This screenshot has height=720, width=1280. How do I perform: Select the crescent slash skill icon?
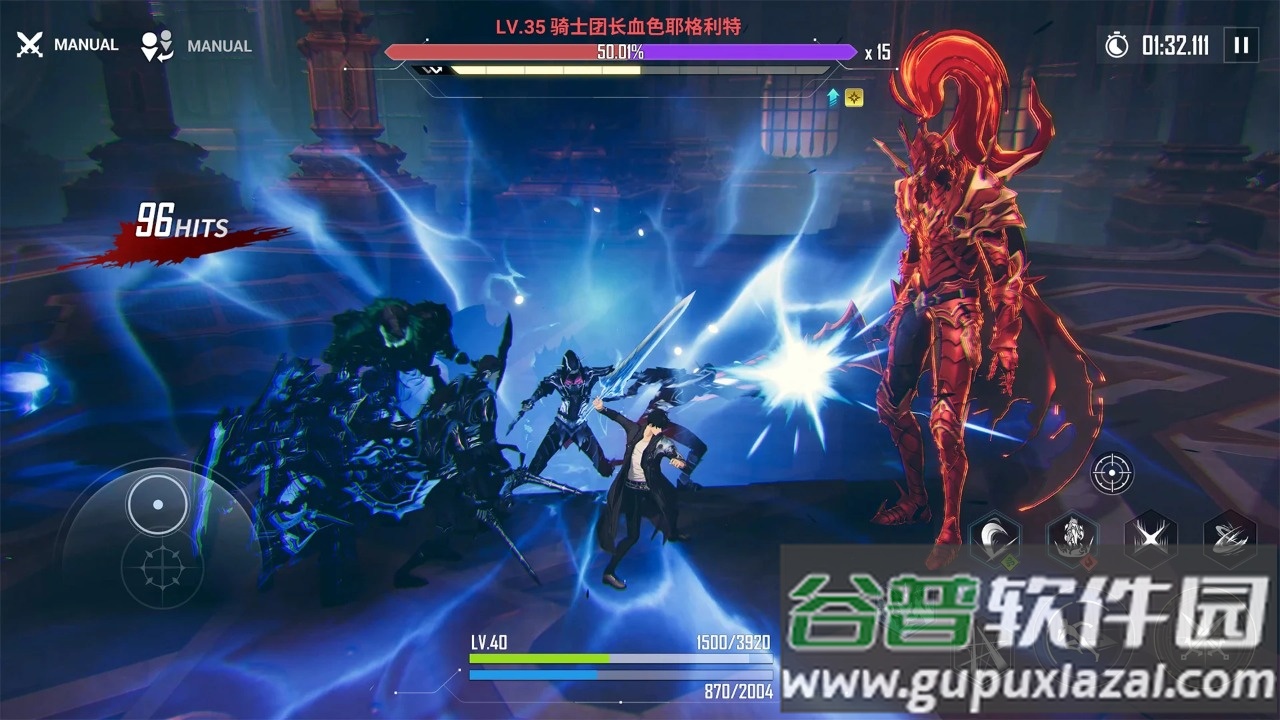995,540
